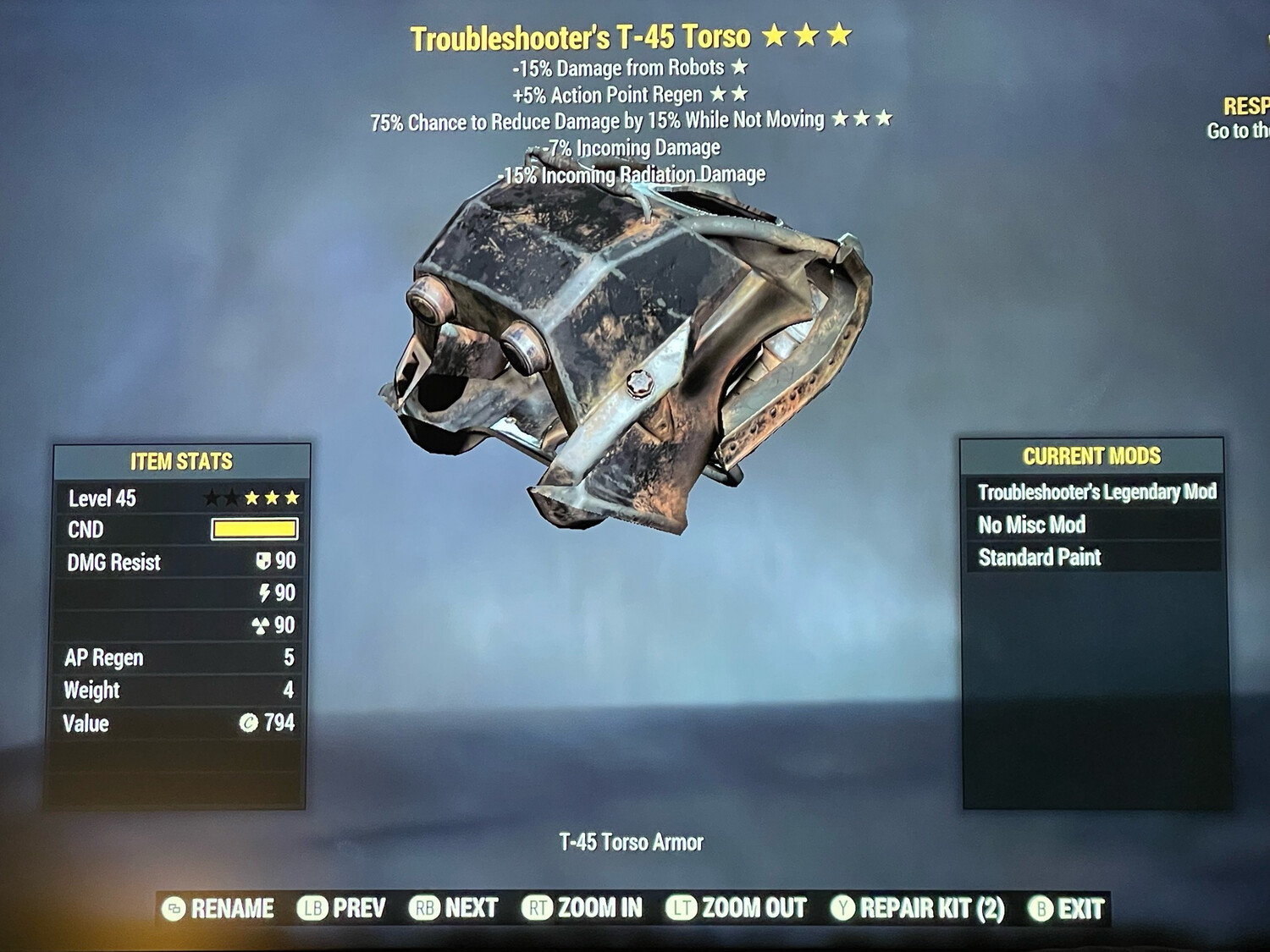Select the Standard Paint entry
Screen dimensions: 1270x952
pyautogui.click(x=1040, y=558)
